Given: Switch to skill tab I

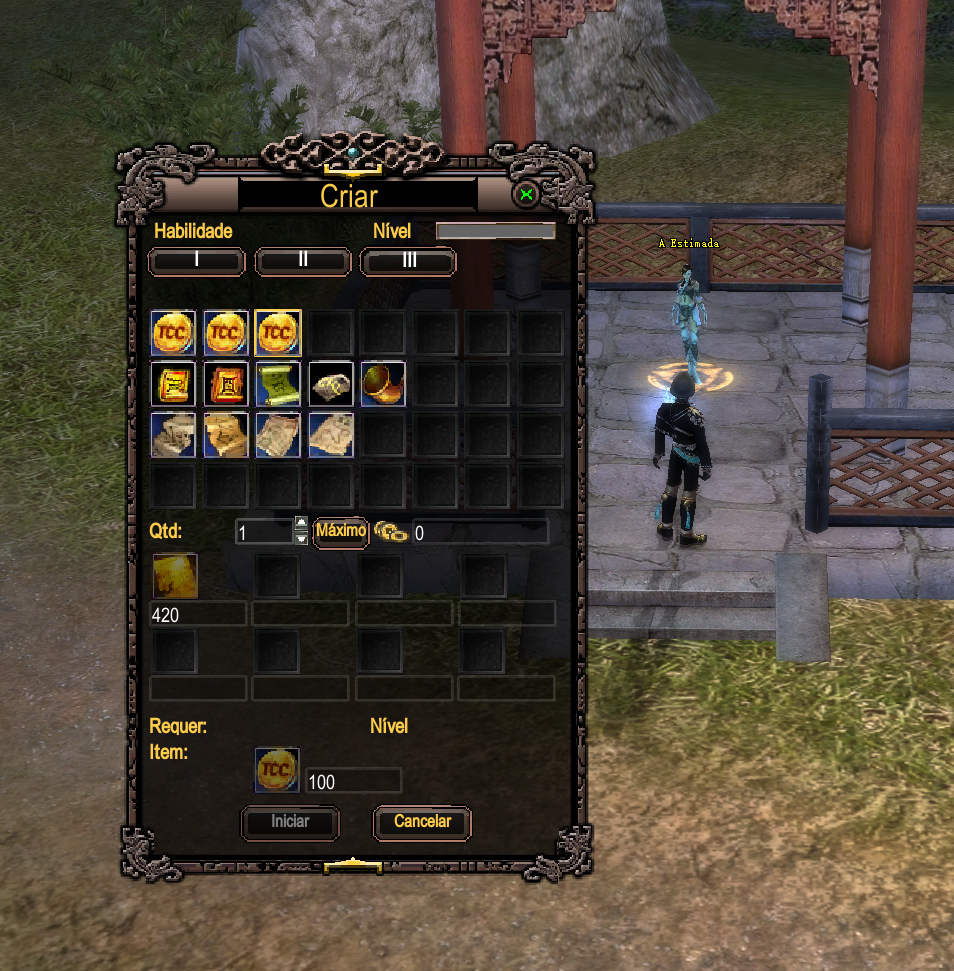Looking at the screenshot, I should 197,261.
